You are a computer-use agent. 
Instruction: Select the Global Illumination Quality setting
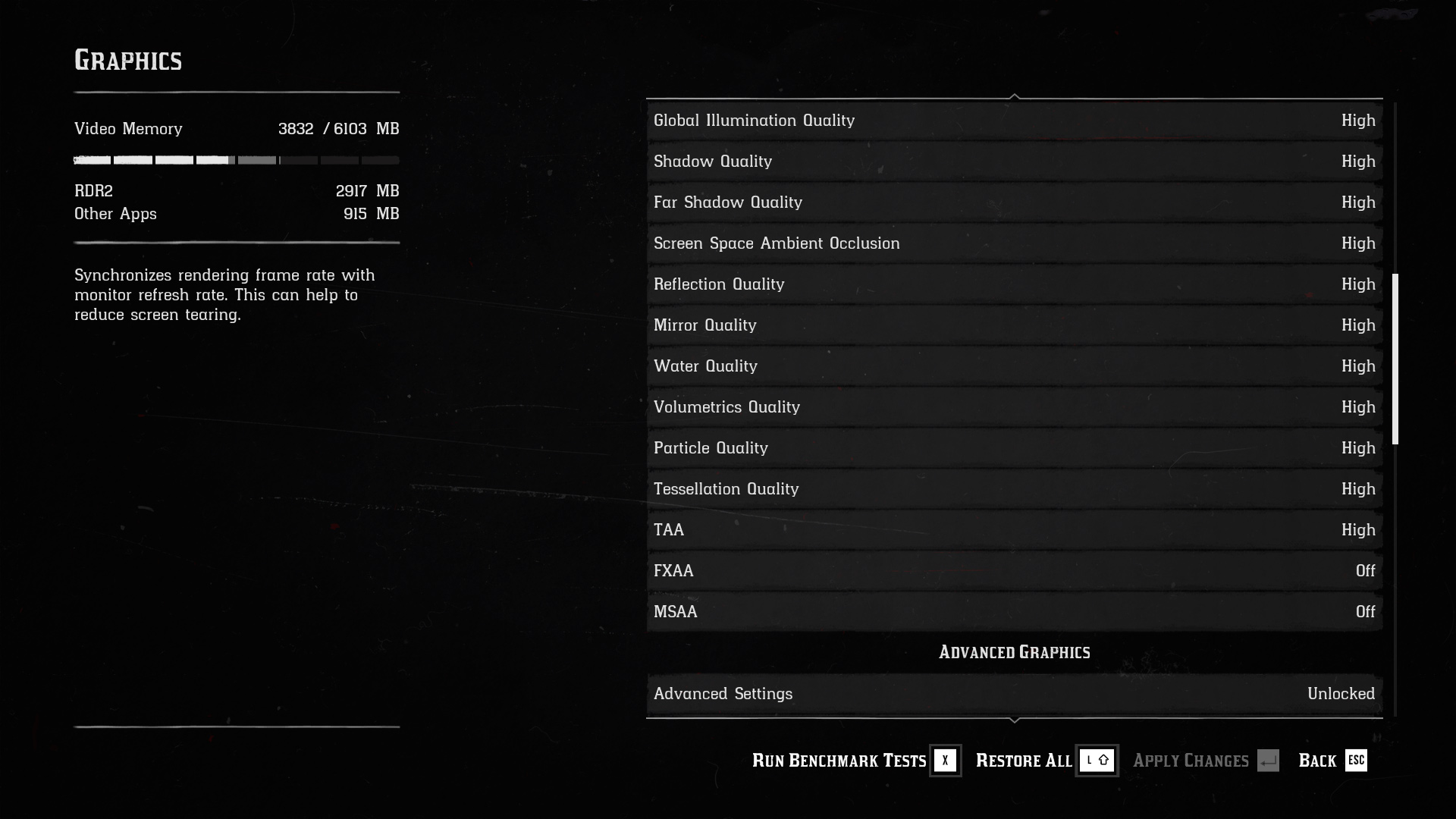pyautogui.click(x=1014, y=121)
